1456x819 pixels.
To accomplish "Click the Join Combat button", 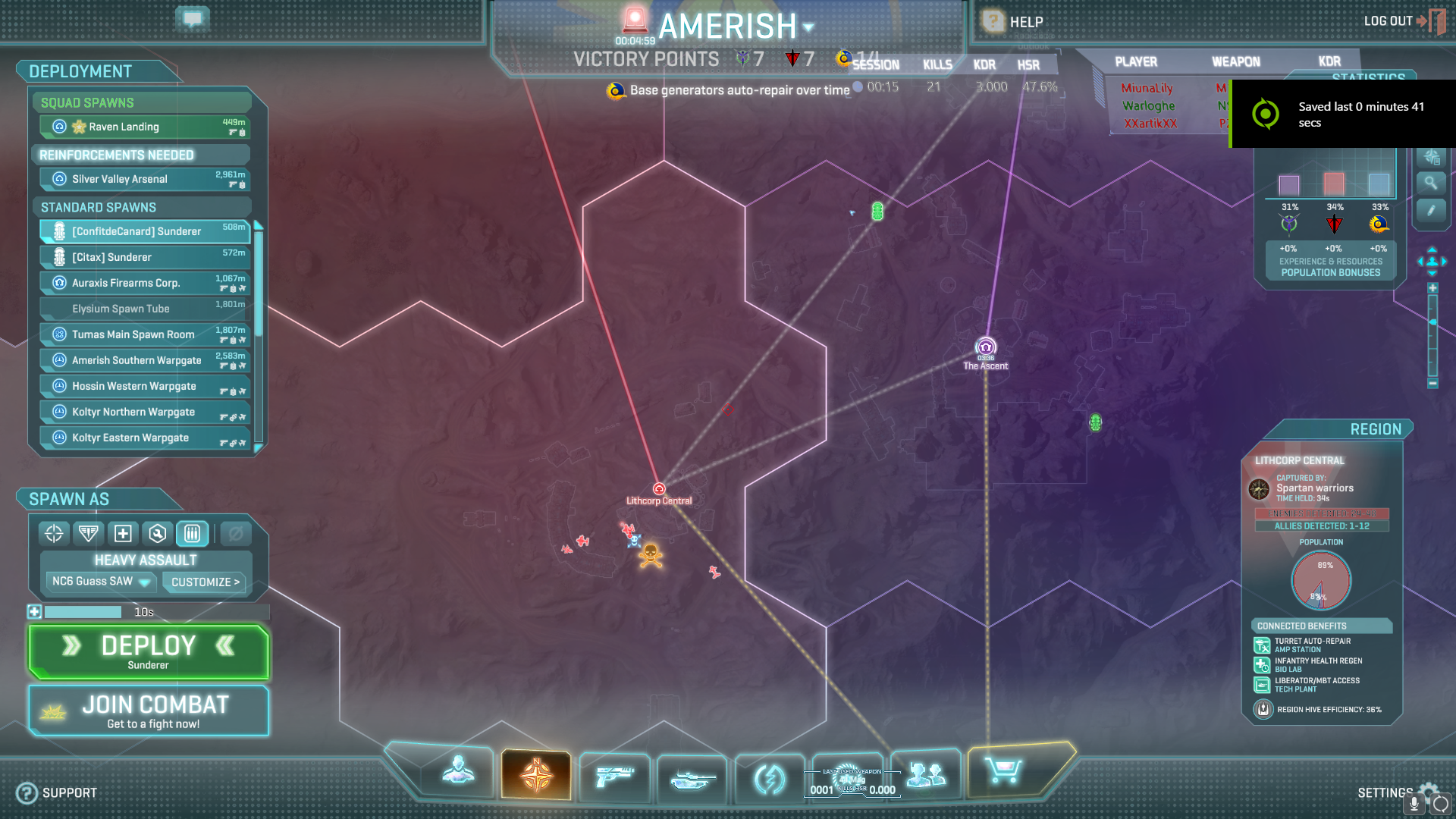I will click(x=149, y=711).
